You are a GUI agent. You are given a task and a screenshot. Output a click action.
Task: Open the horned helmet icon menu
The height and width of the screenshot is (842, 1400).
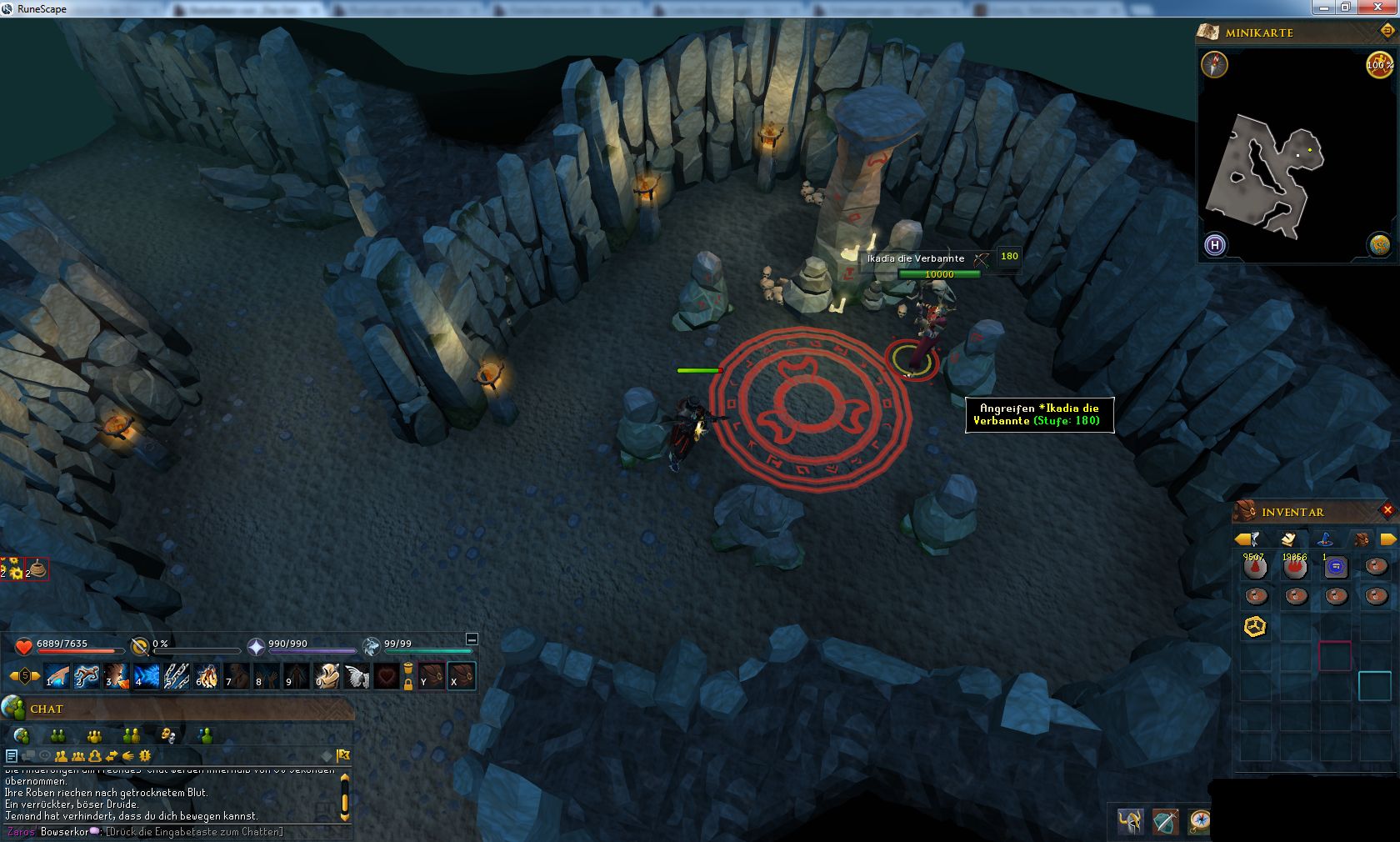[x=1130, y=821]
